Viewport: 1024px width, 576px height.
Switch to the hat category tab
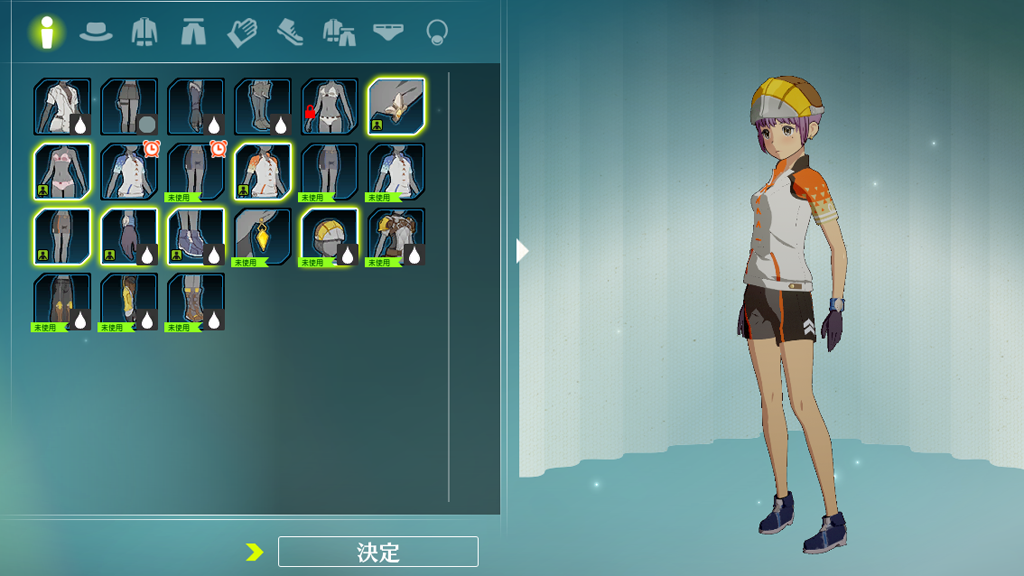click(x=96, y=32)
